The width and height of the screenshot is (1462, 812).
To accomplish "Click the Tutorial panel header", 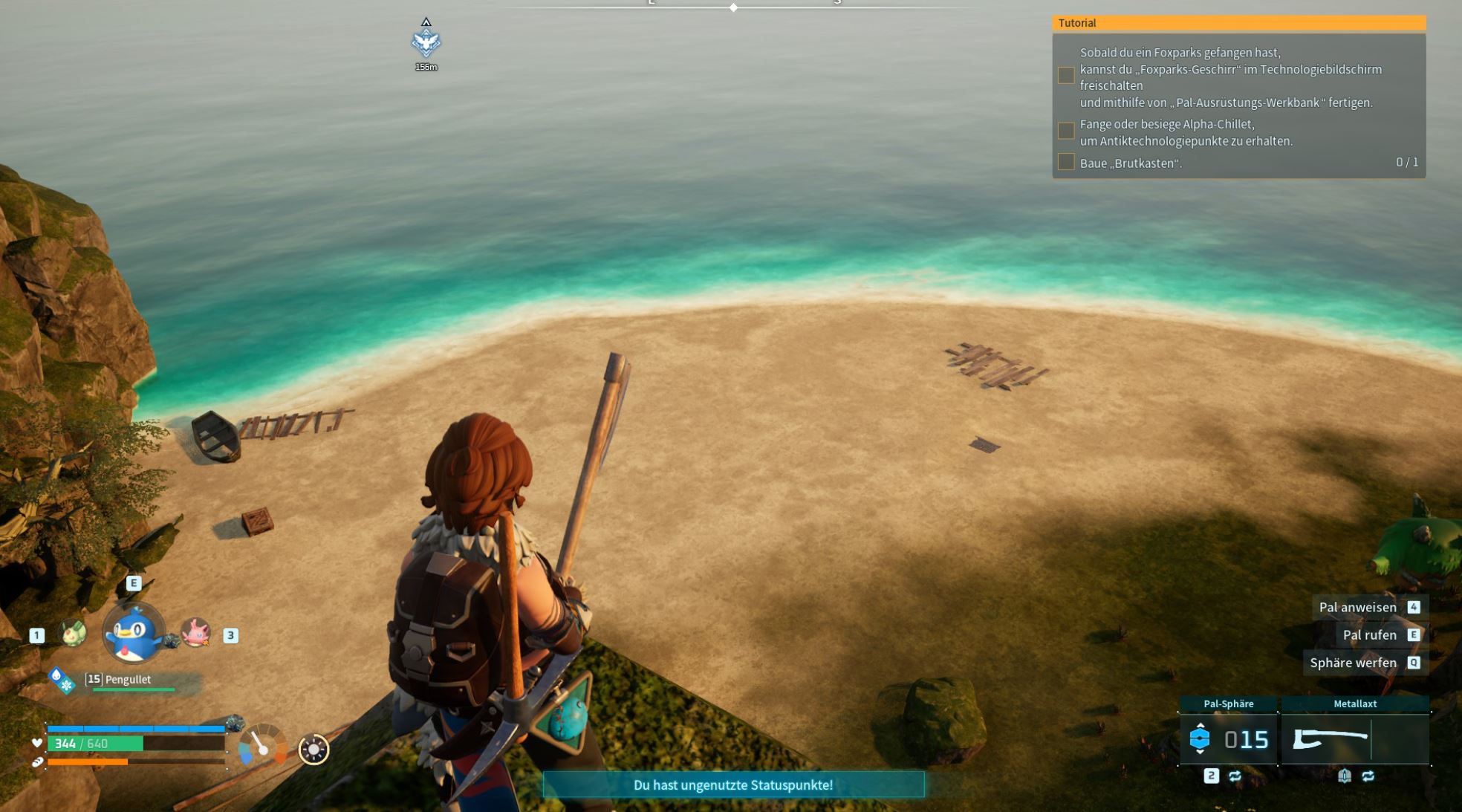I will (x=1238, y=23).
